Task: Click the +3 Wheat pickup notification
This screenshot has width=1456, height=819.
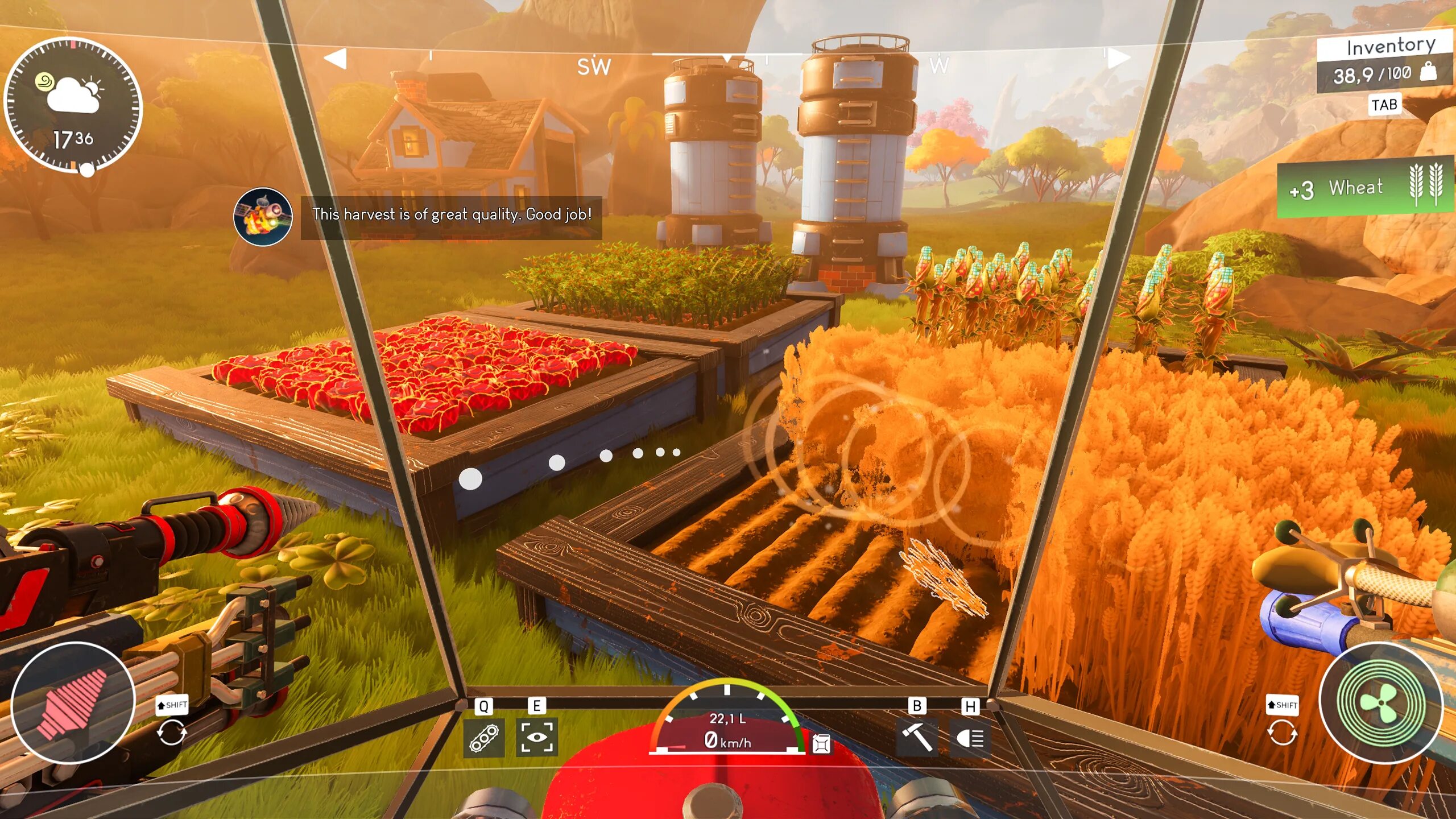Action: coord(1365,188)
